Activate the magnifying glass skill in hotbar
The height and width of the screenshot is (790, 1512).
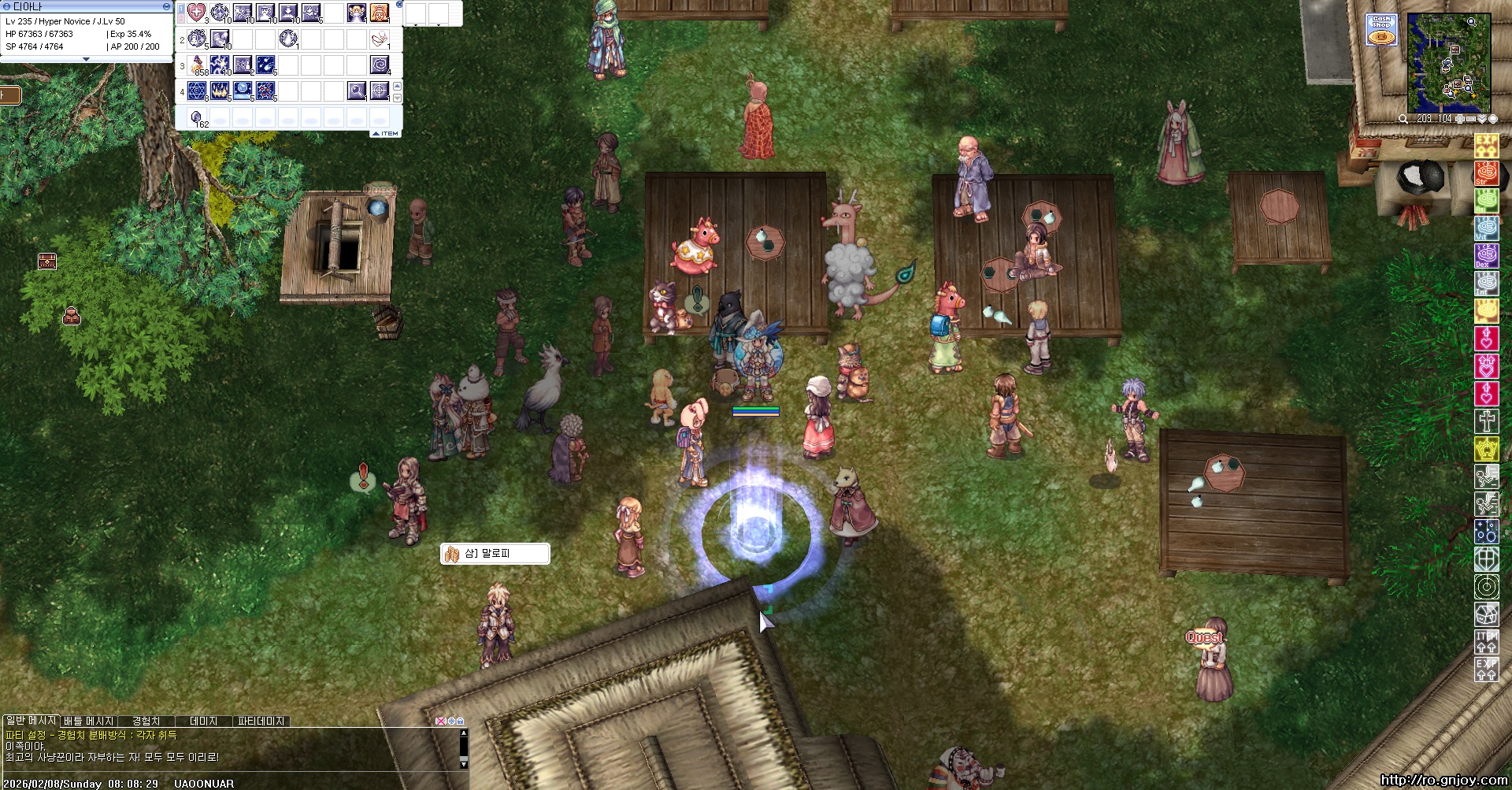point(357,91)
